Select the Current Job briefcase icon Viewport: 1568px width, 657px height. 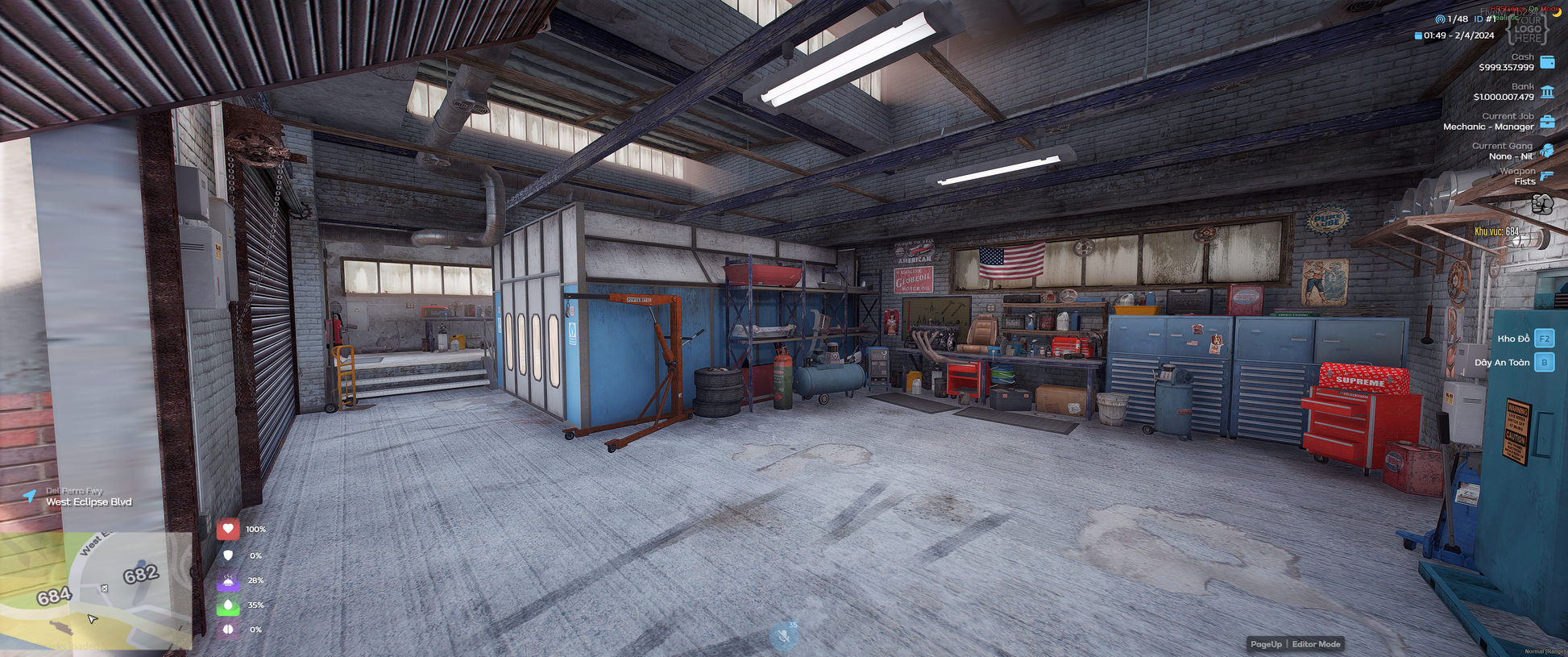pos(1547,122)
